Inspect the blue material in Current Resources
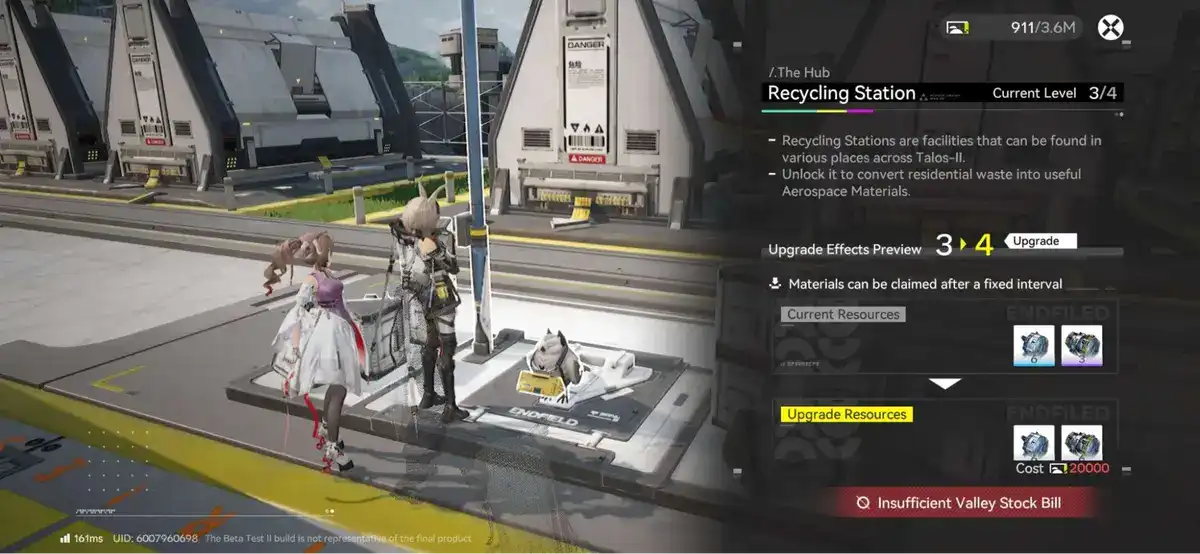Viewport: 1200px width, 554px height. [x=1034, y=345]
